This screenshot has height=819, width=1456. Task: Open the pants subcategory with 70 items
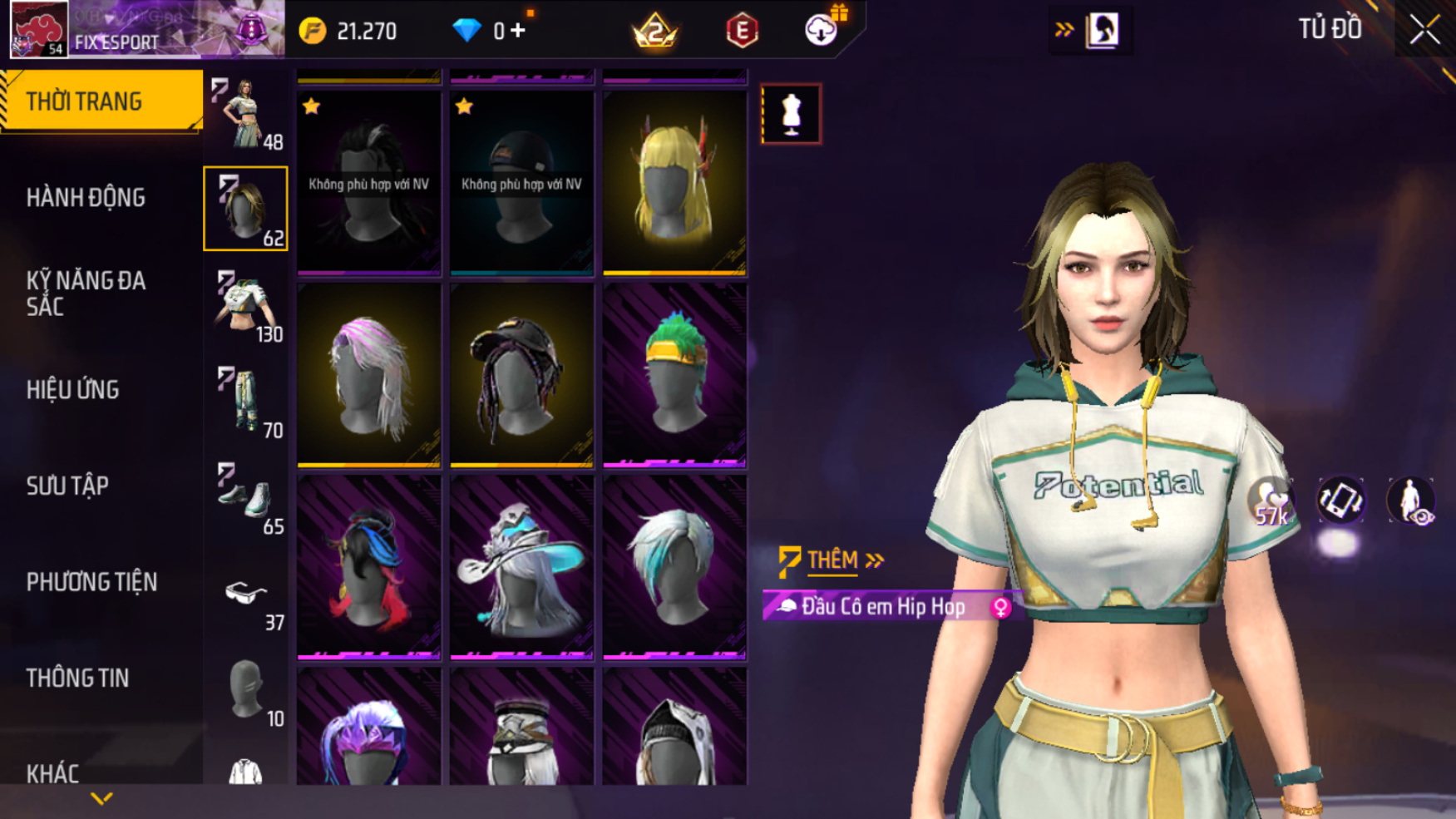pyautogui.click(x=246, y=402)
